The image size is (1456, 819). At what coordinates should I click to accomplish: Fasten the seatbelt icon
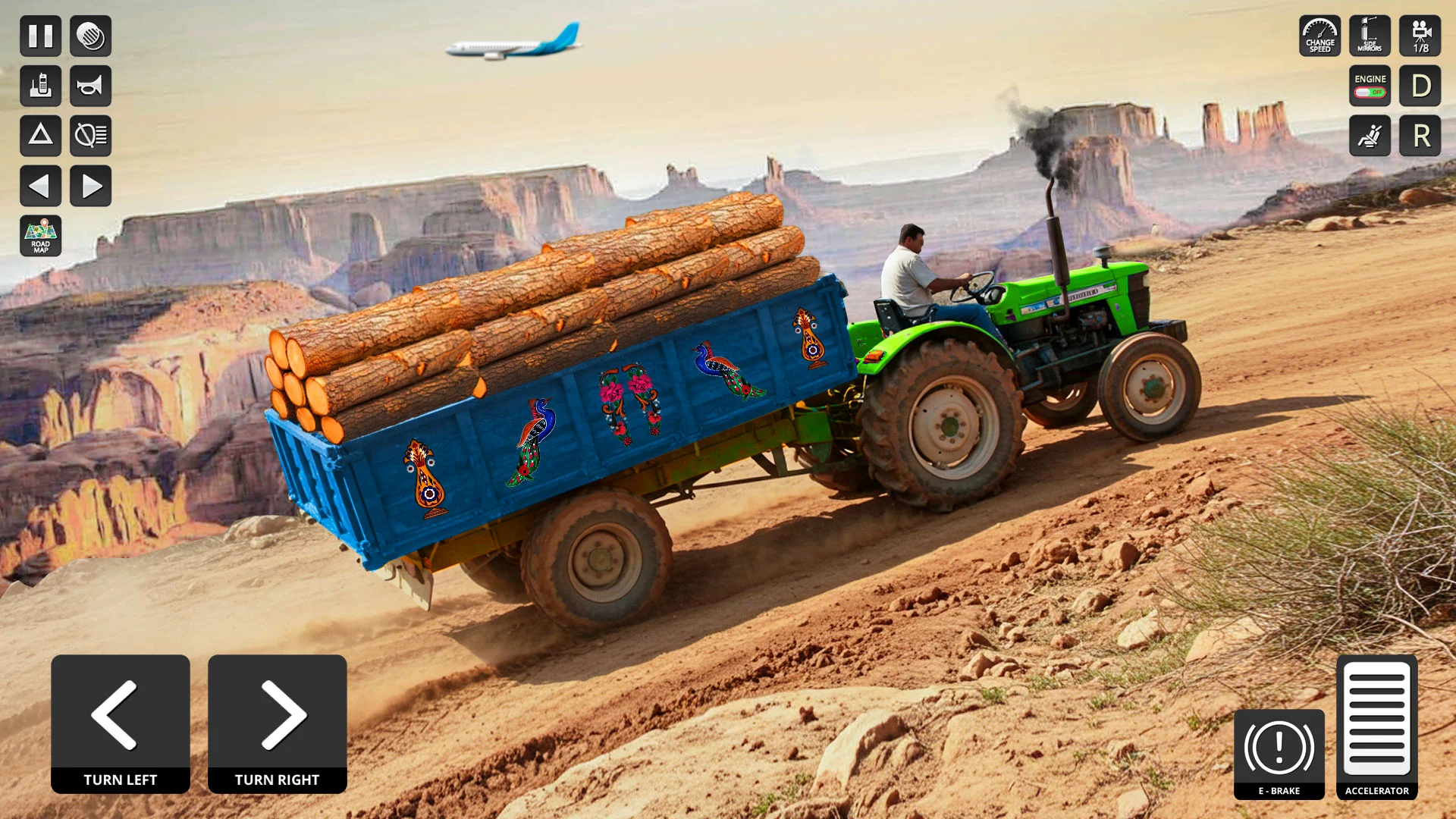[x=1370, y=136]
